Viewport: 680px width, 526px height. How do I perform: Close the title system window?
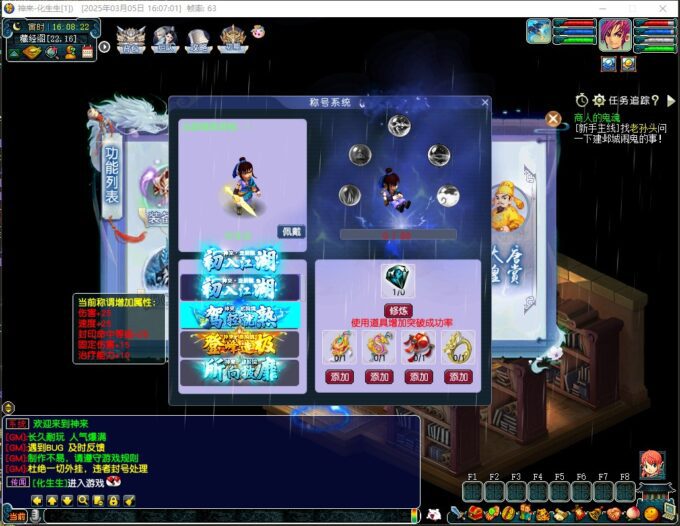485,102
